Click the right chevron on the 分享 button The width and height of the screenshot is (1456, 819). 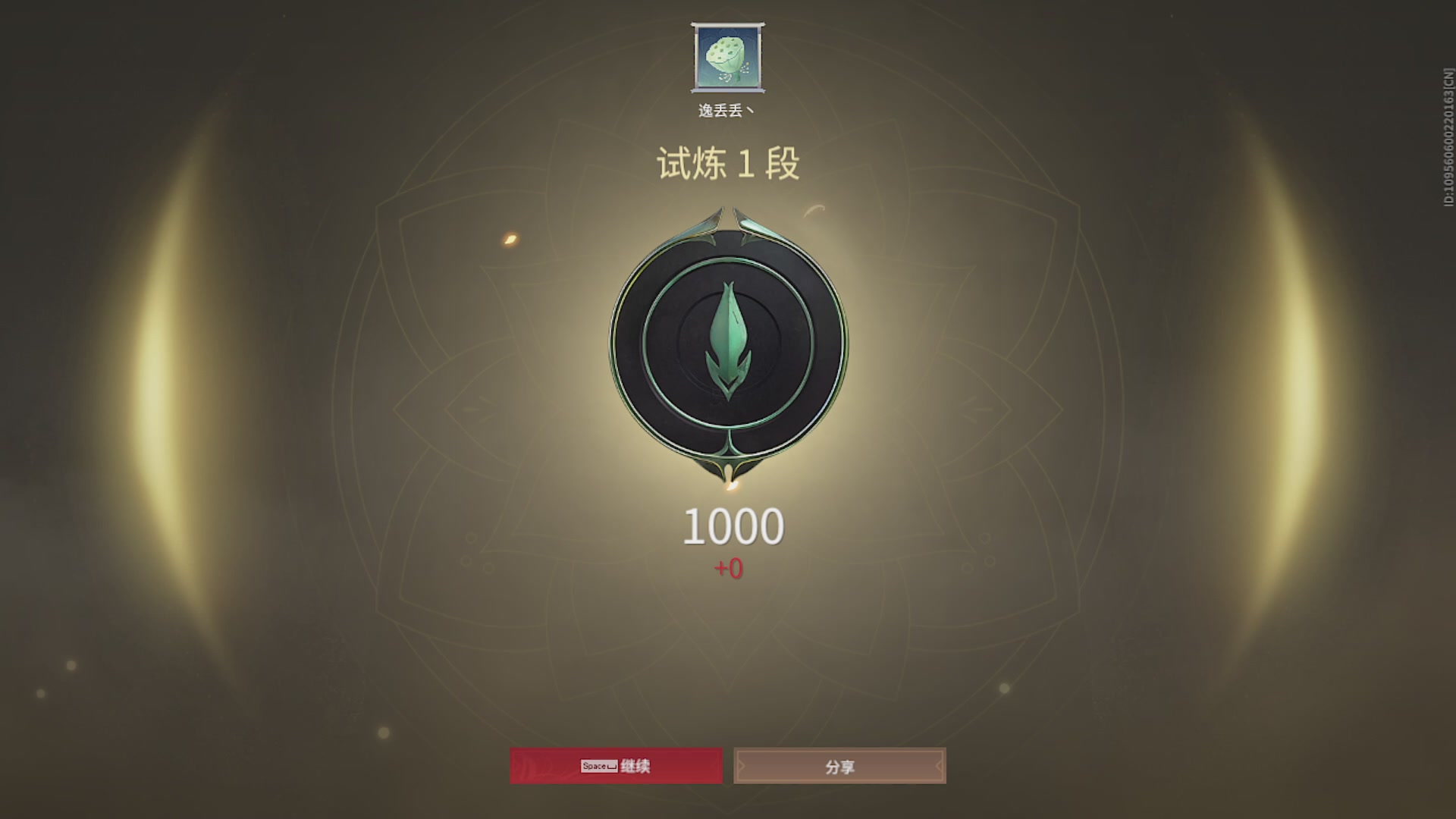[939, 766]
